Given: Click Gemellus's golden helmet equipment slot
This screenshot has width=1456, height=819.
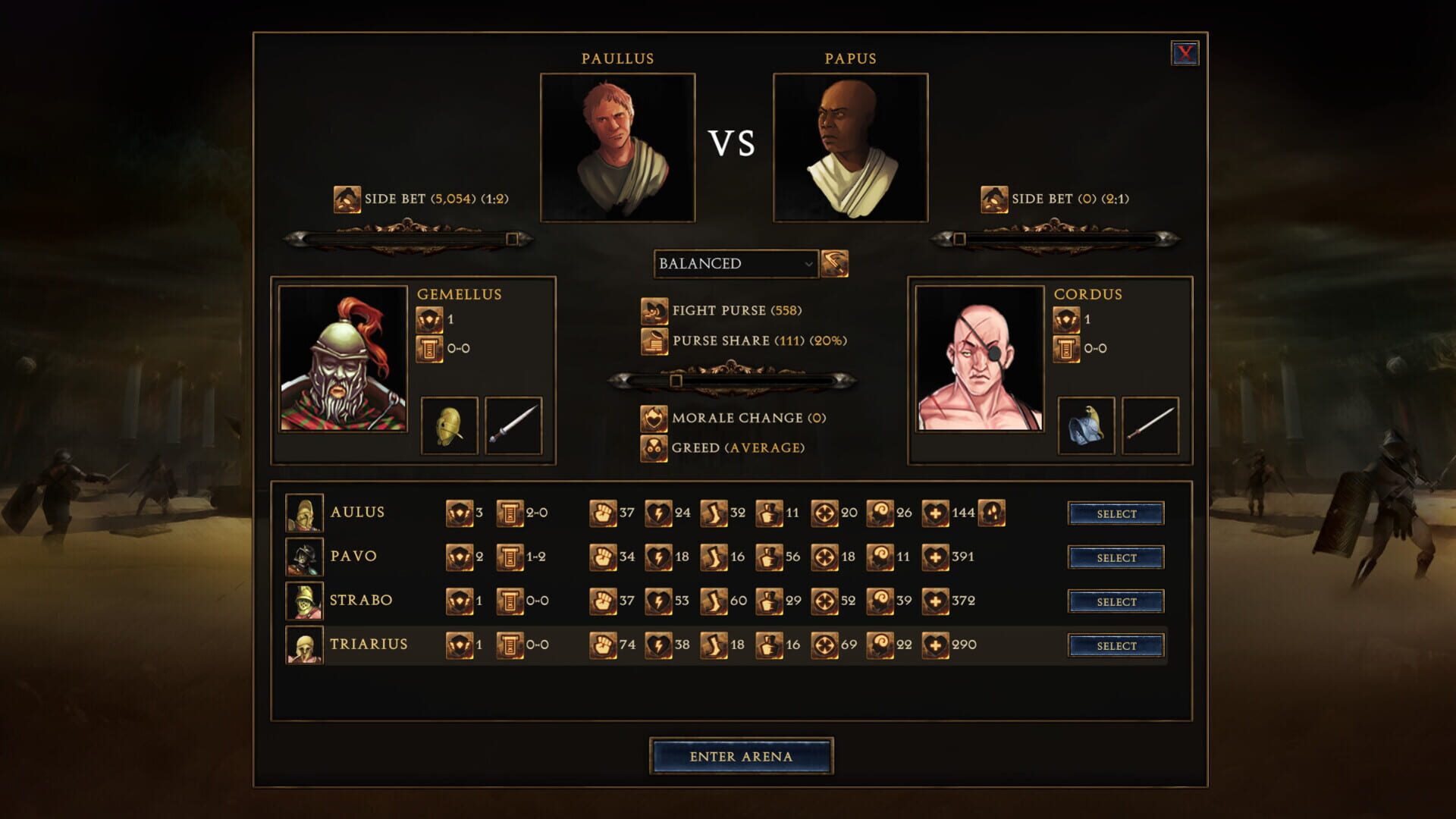Looking at the screenshot, I should (448, 426).
